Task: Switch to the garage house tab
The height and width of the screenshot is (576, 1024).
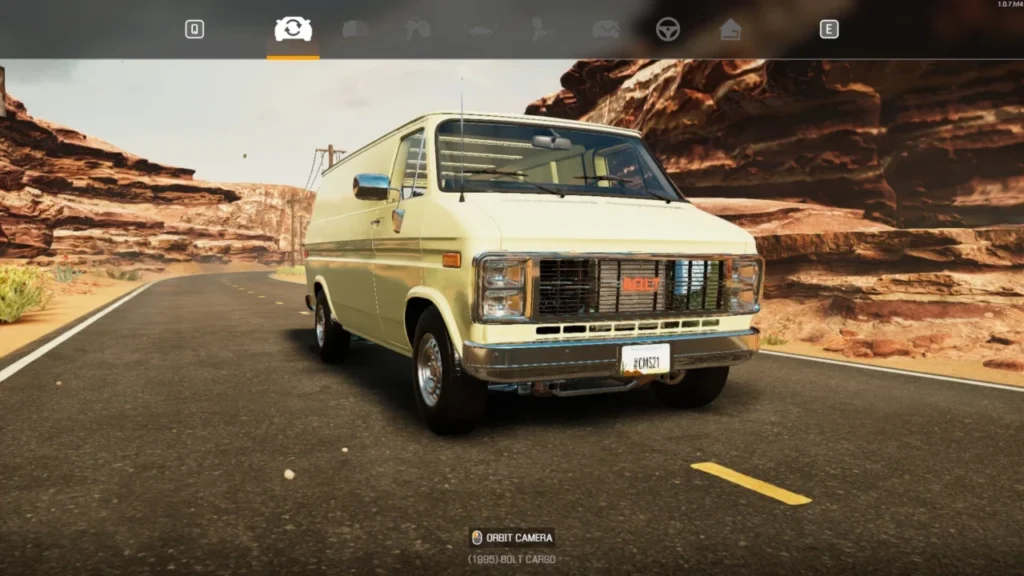Action: (x=731, y=30)
